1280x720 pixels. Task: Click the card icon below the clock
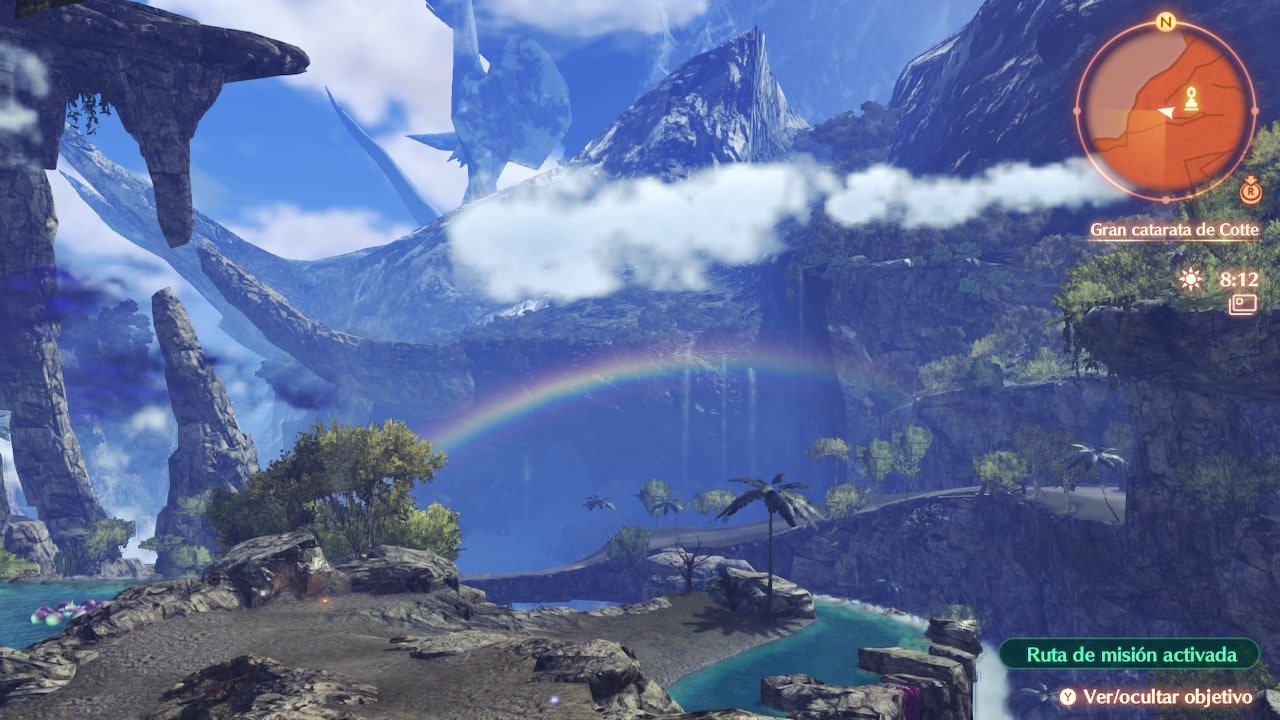pos(1243,304)
